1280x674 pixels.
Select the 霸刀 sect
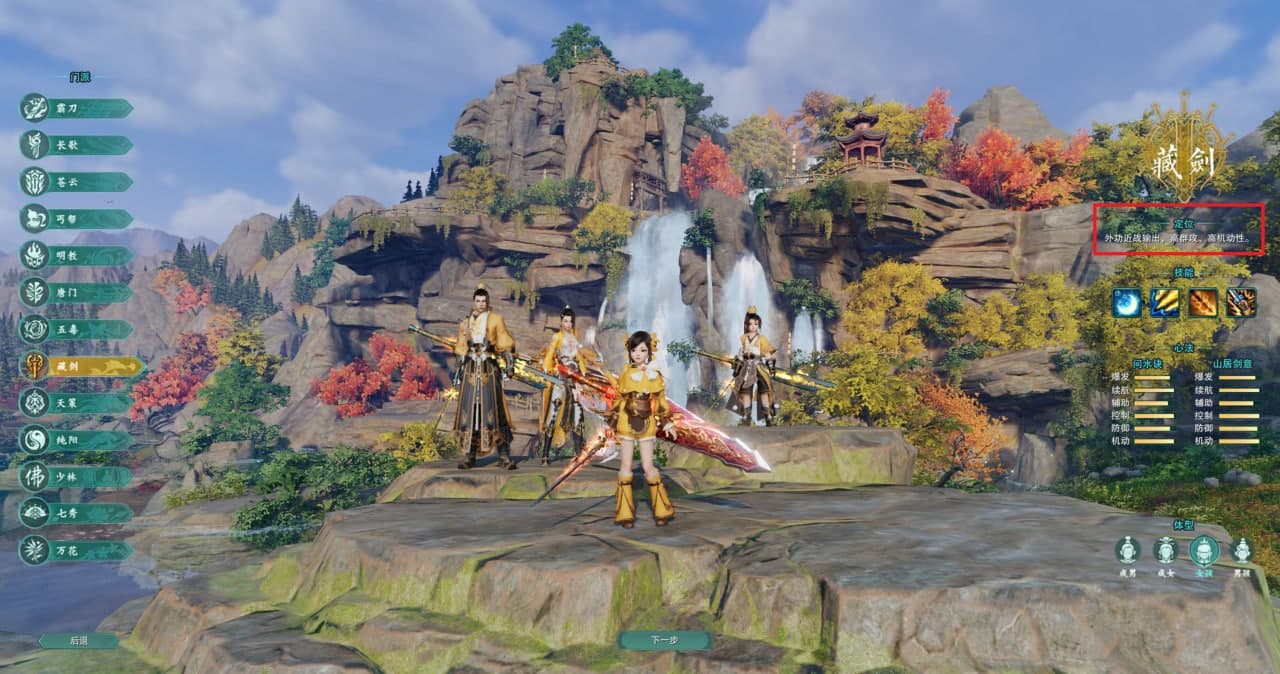point(77,108)
